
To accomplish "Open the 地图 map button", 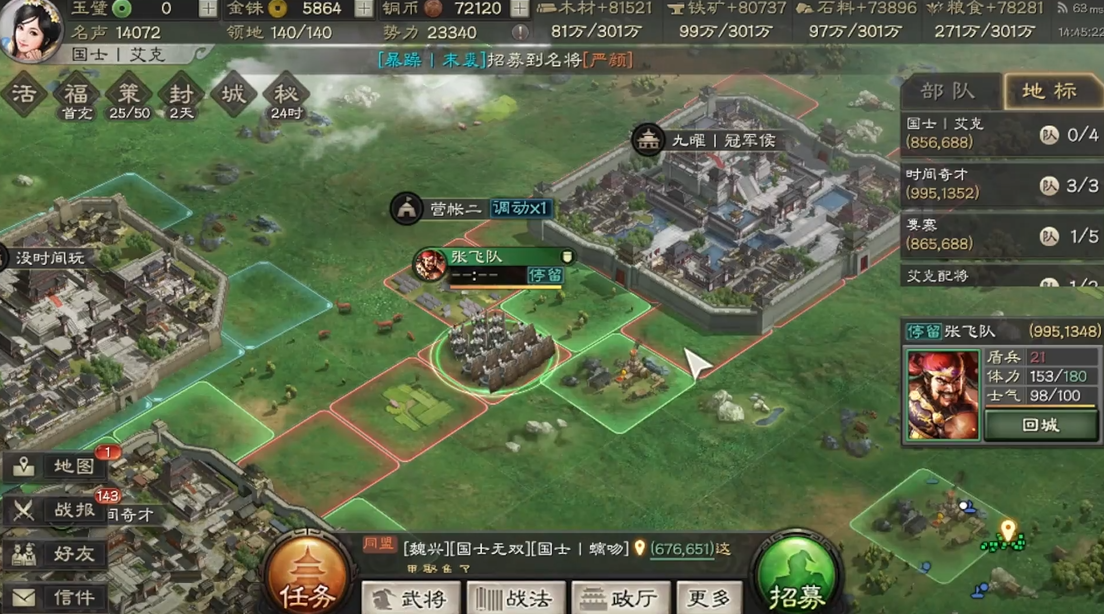I will coord(58,466).
